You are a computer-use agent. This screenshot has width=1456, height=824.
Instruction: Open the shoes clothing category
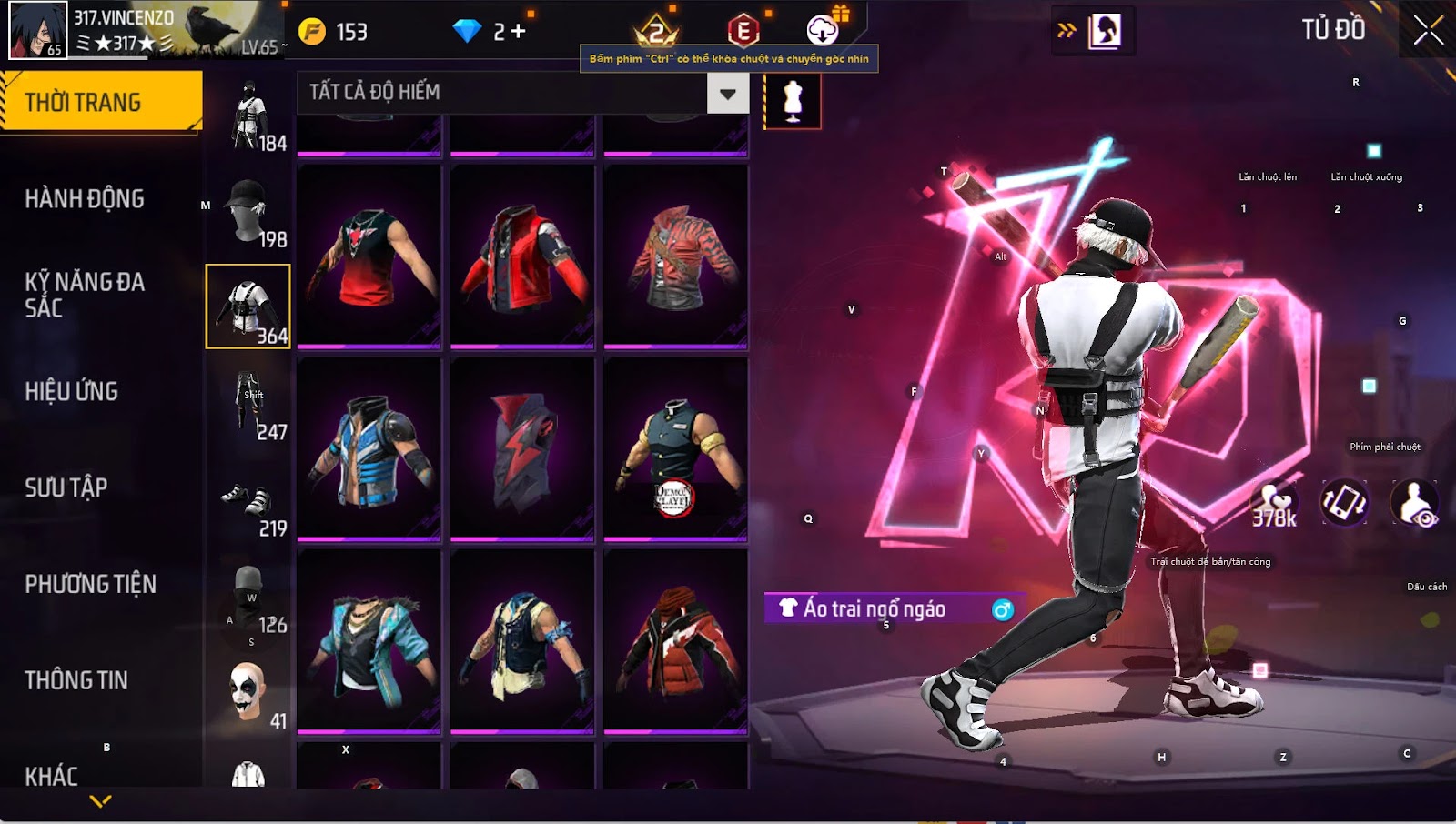click(248, 499)
